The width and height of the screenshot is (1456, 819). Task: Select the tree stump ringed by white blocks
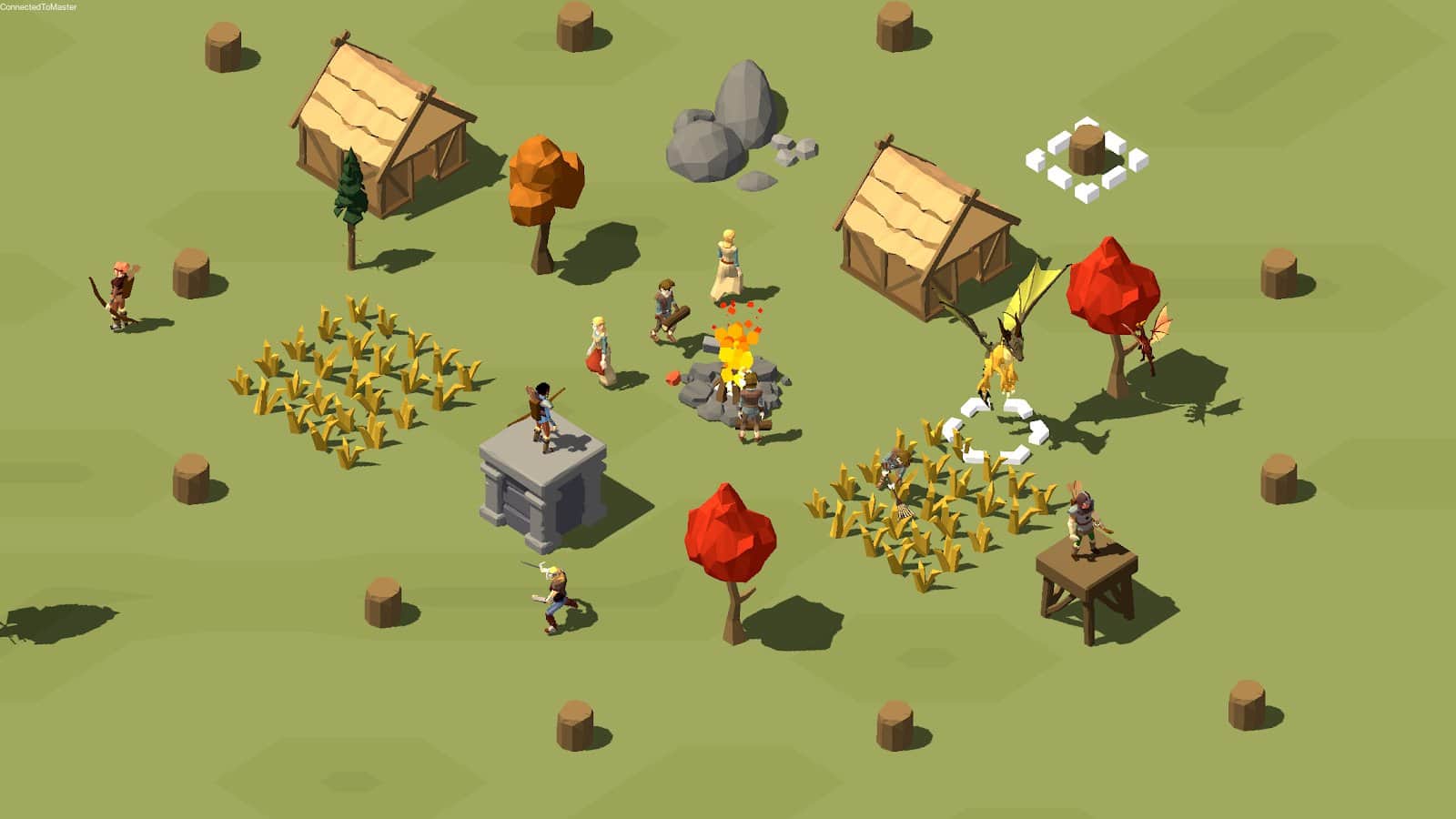1087,151
